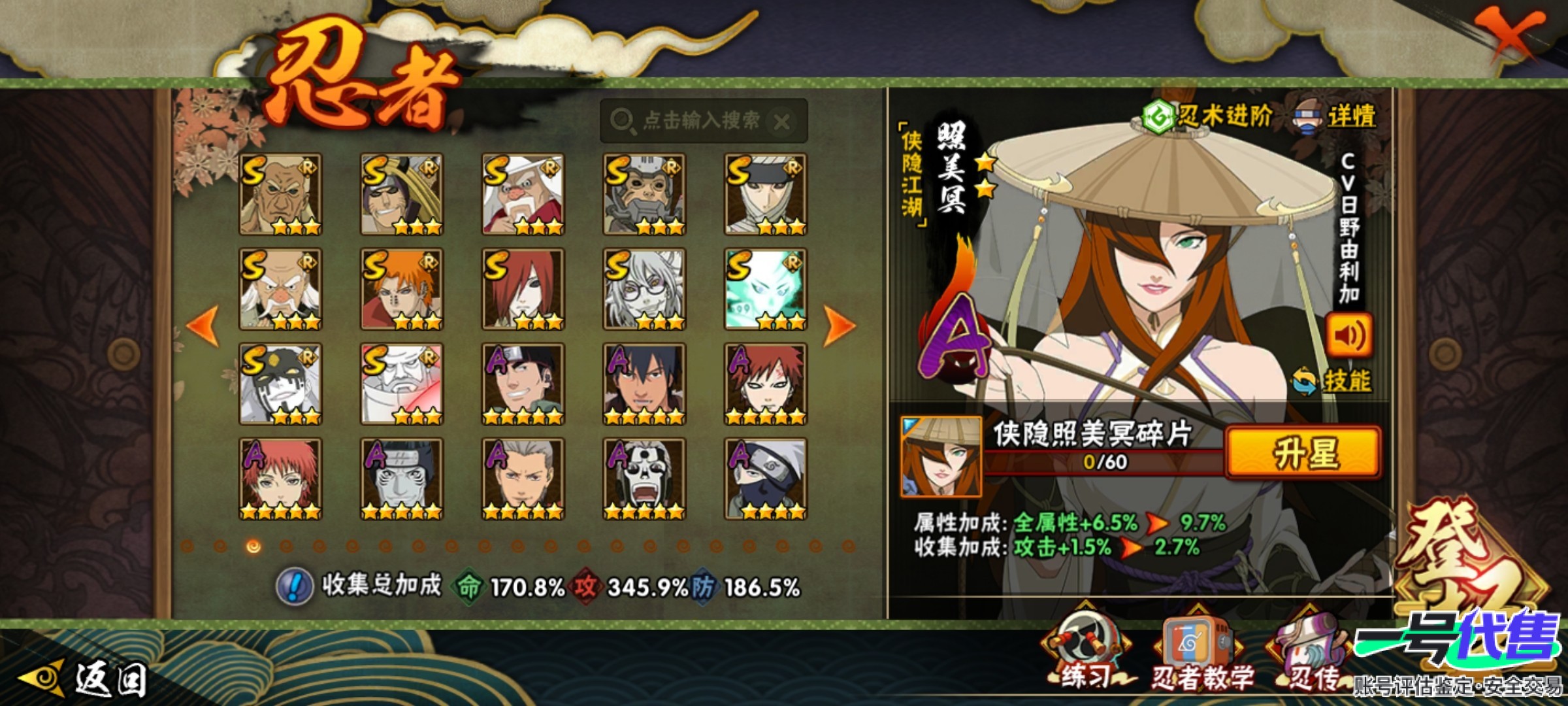1568x706 pixels.
Task: Go to the next ninja page arrow
Action: click(839, 325)
